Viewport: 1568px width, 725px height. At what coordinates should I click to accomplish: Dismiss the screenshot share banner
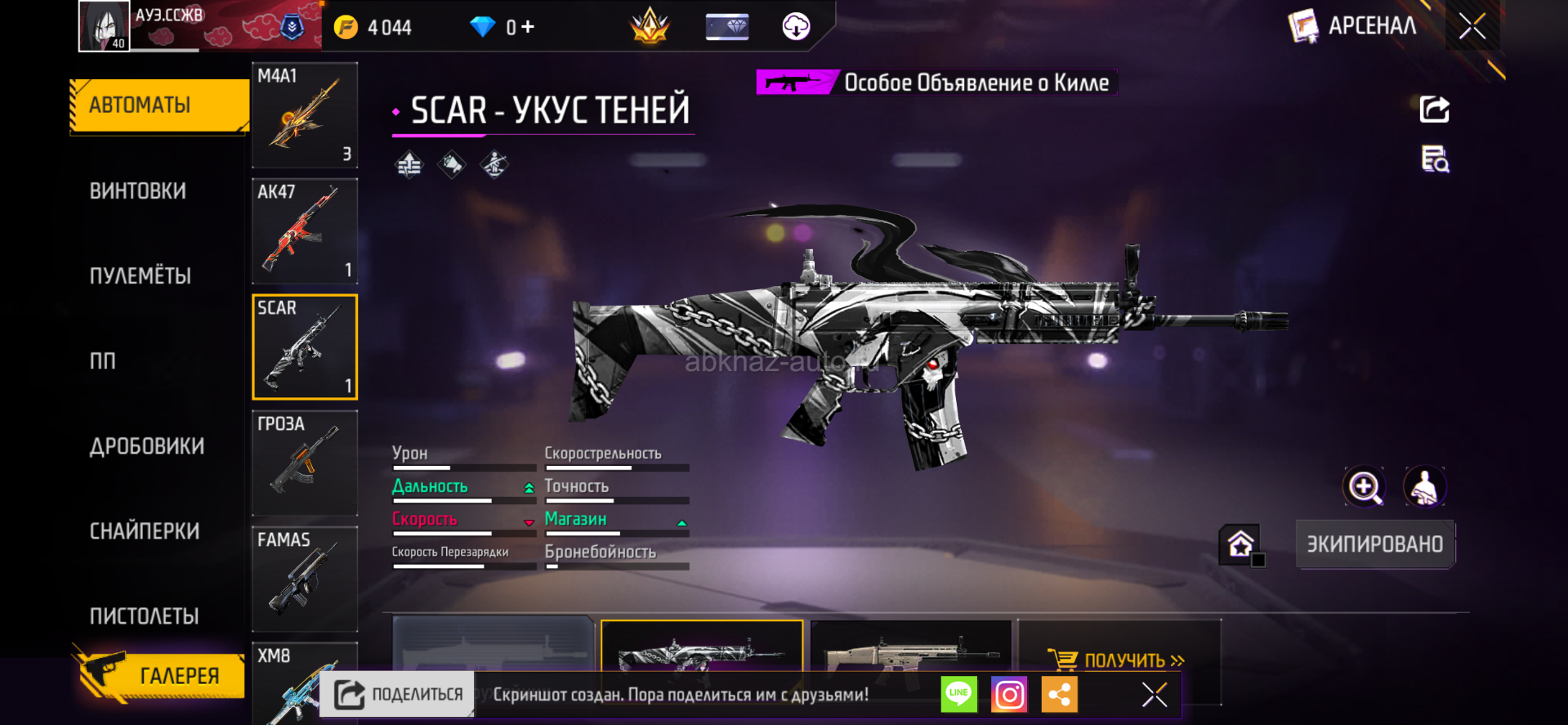[1155, 695]
